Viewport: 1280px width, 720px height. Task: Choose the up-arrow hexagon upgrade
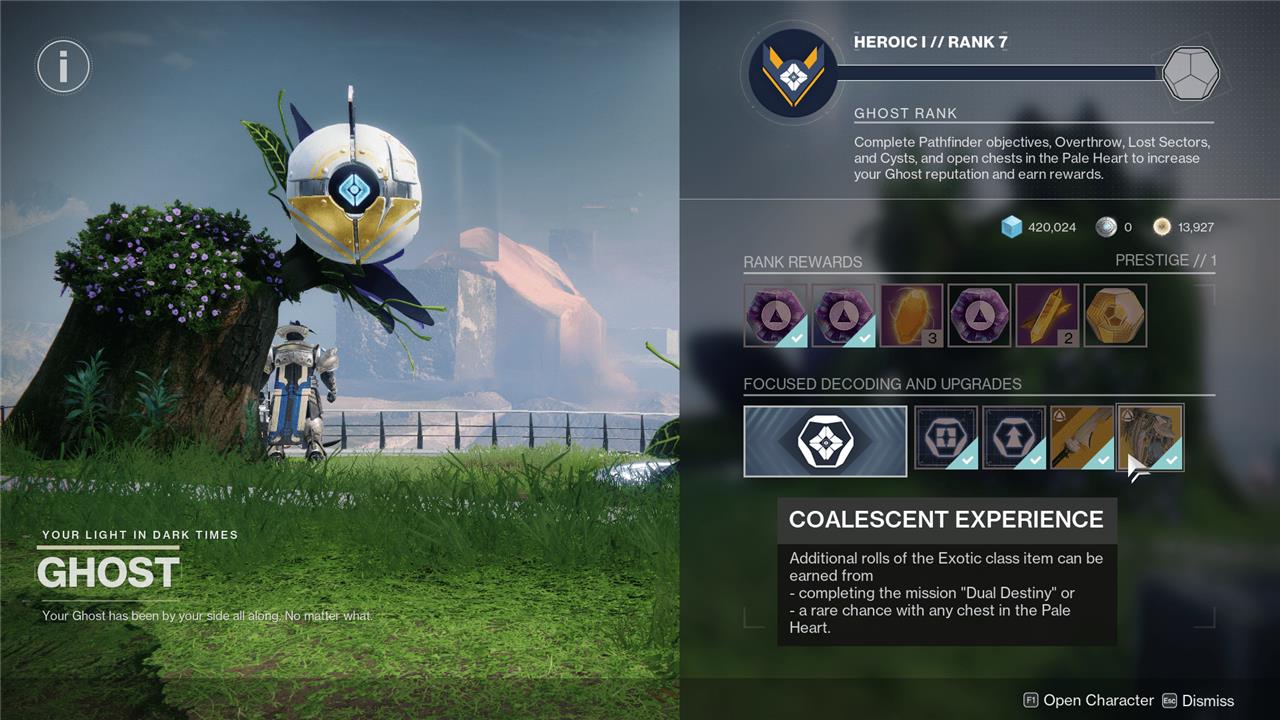(1014, 438)
